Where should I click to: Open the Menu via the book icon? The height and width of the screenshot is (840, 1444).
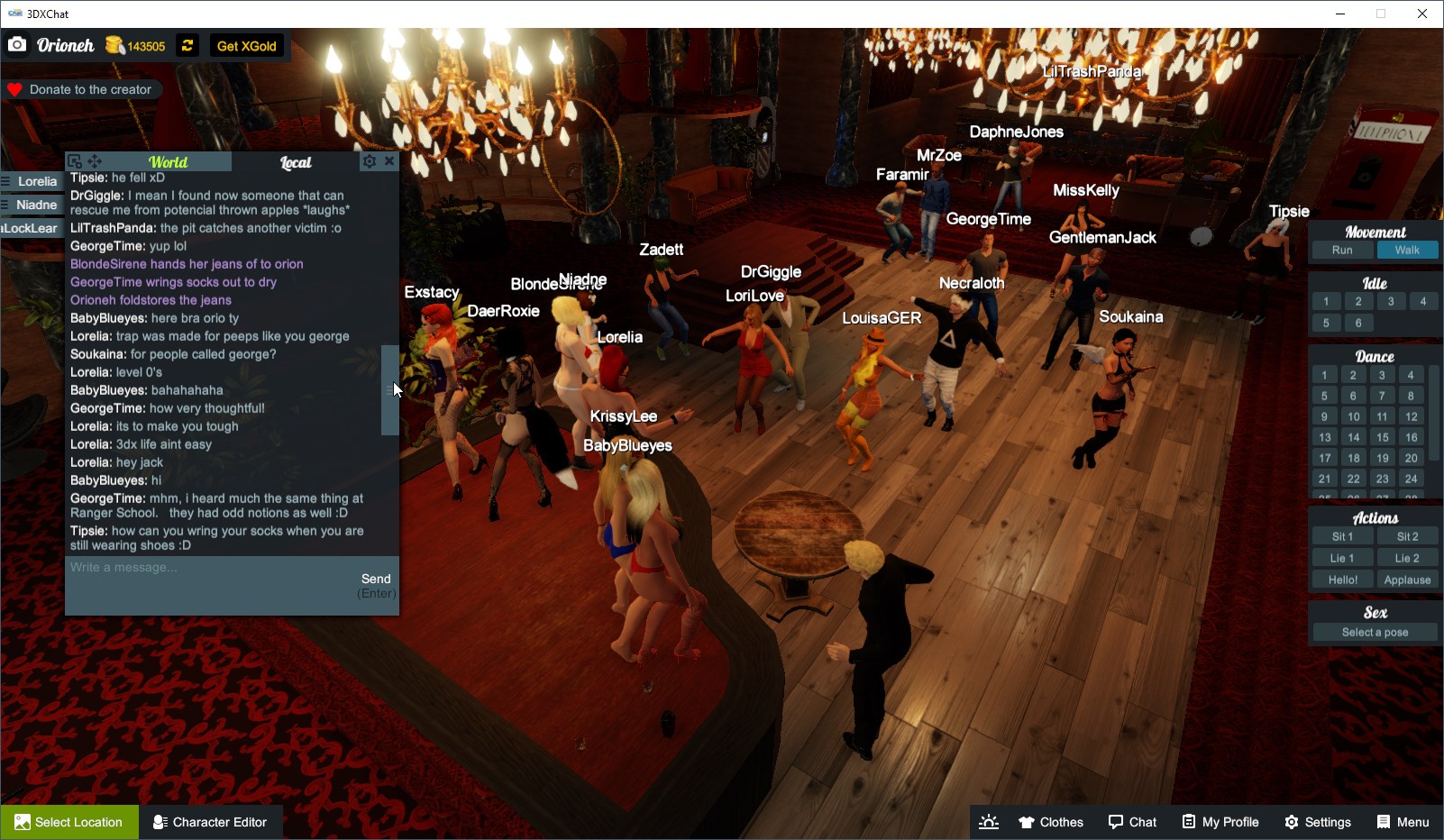pyautogui.click(x=1382, y=821)
